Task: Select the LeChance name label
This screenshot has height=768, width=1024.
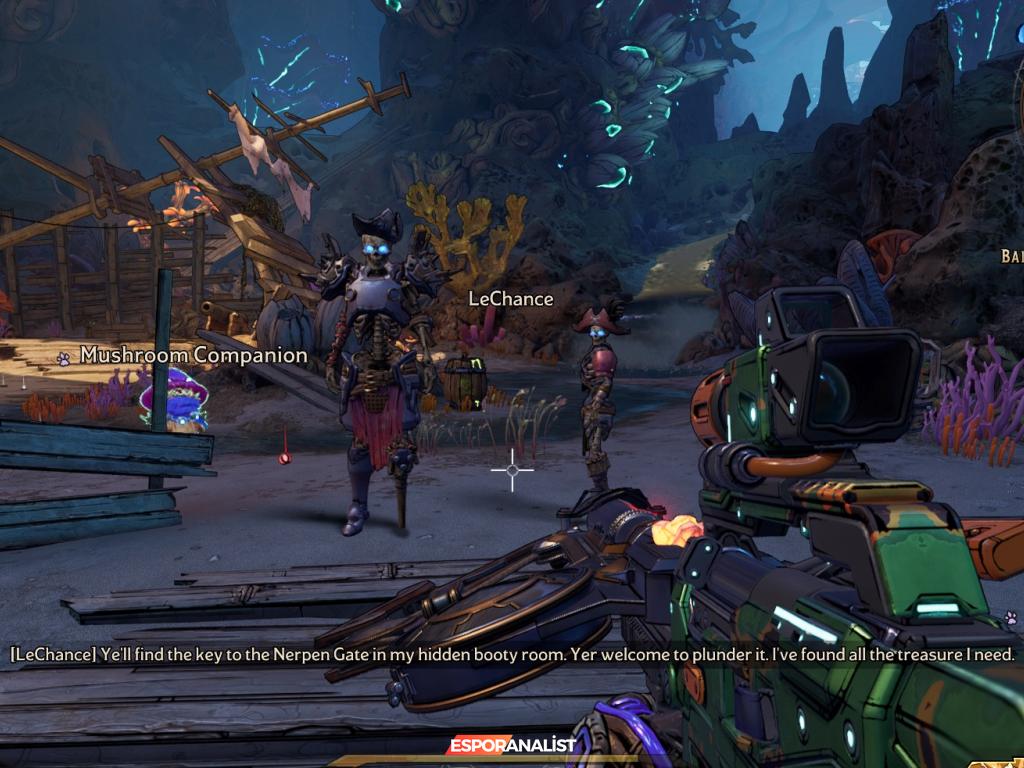Action: [510, 298]
